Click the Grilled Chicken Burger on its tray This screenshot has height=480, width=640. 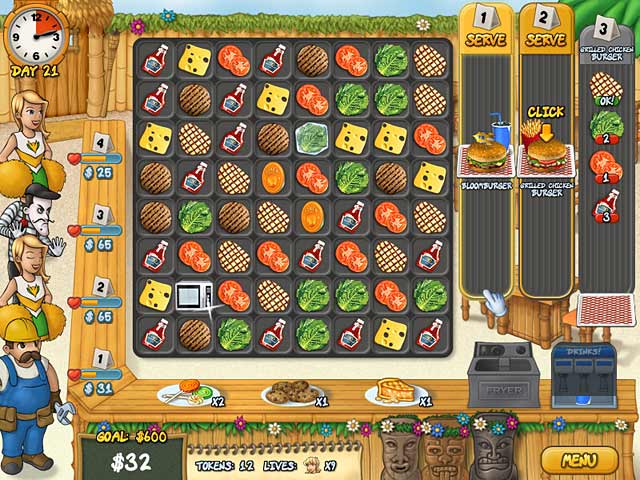coord(545,153)
